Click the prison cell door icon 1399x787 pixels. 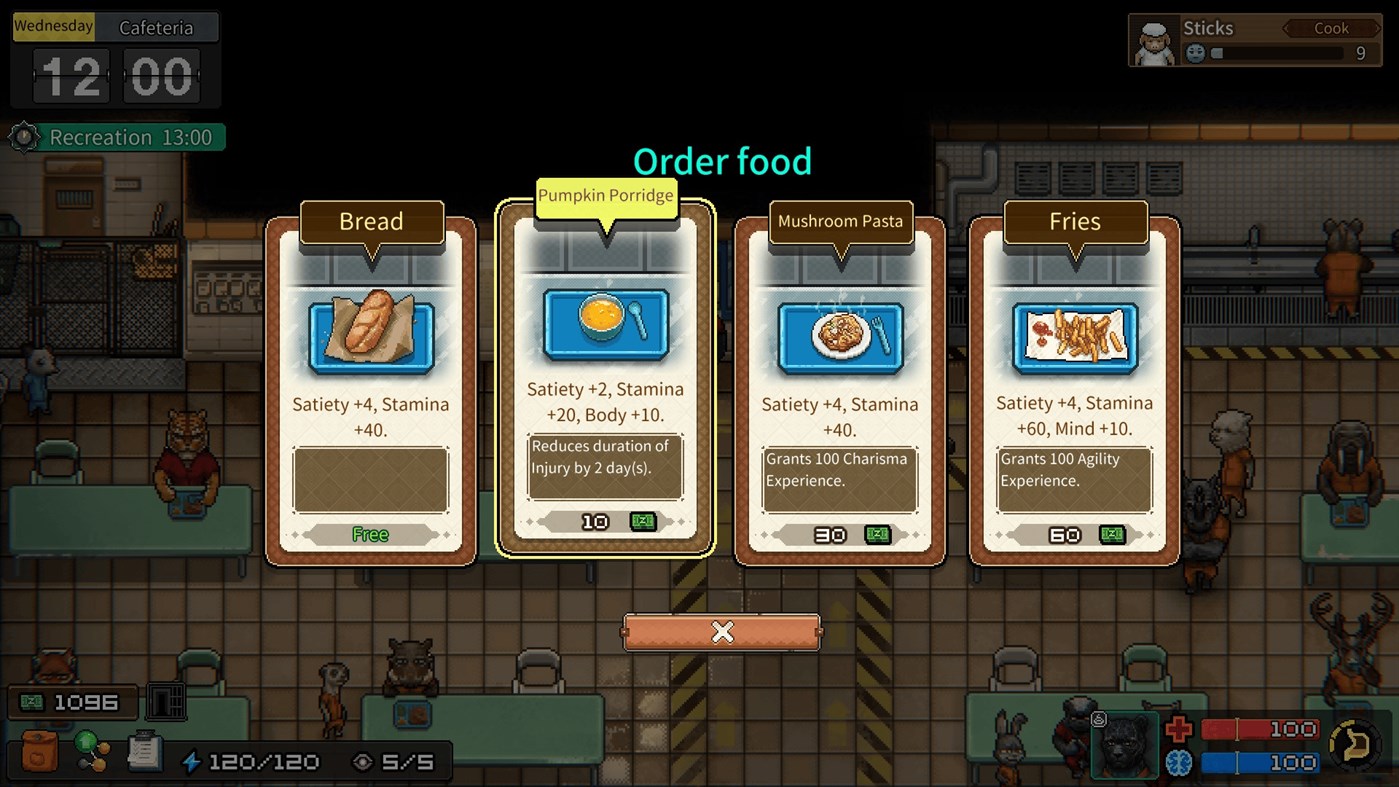(166, 702)
